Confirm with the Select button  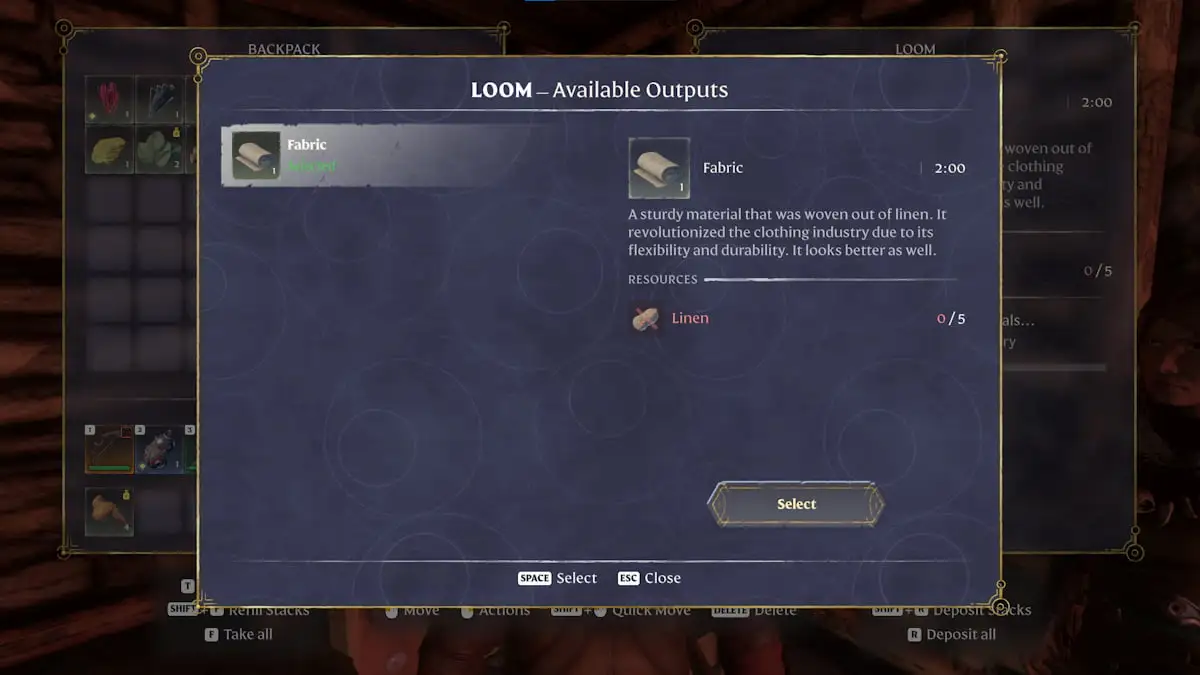click(796, 504)
